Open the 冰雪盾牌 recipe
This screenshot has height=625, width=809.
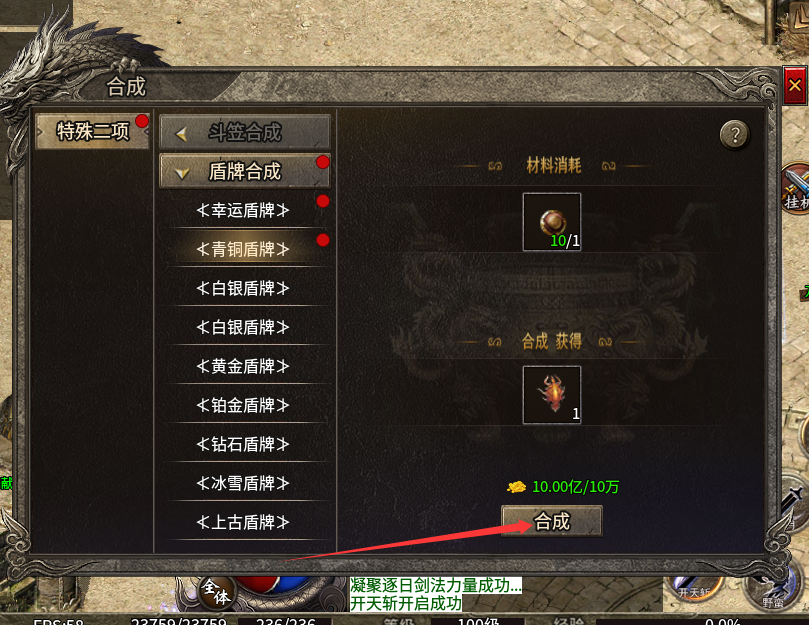pos(244,483)
